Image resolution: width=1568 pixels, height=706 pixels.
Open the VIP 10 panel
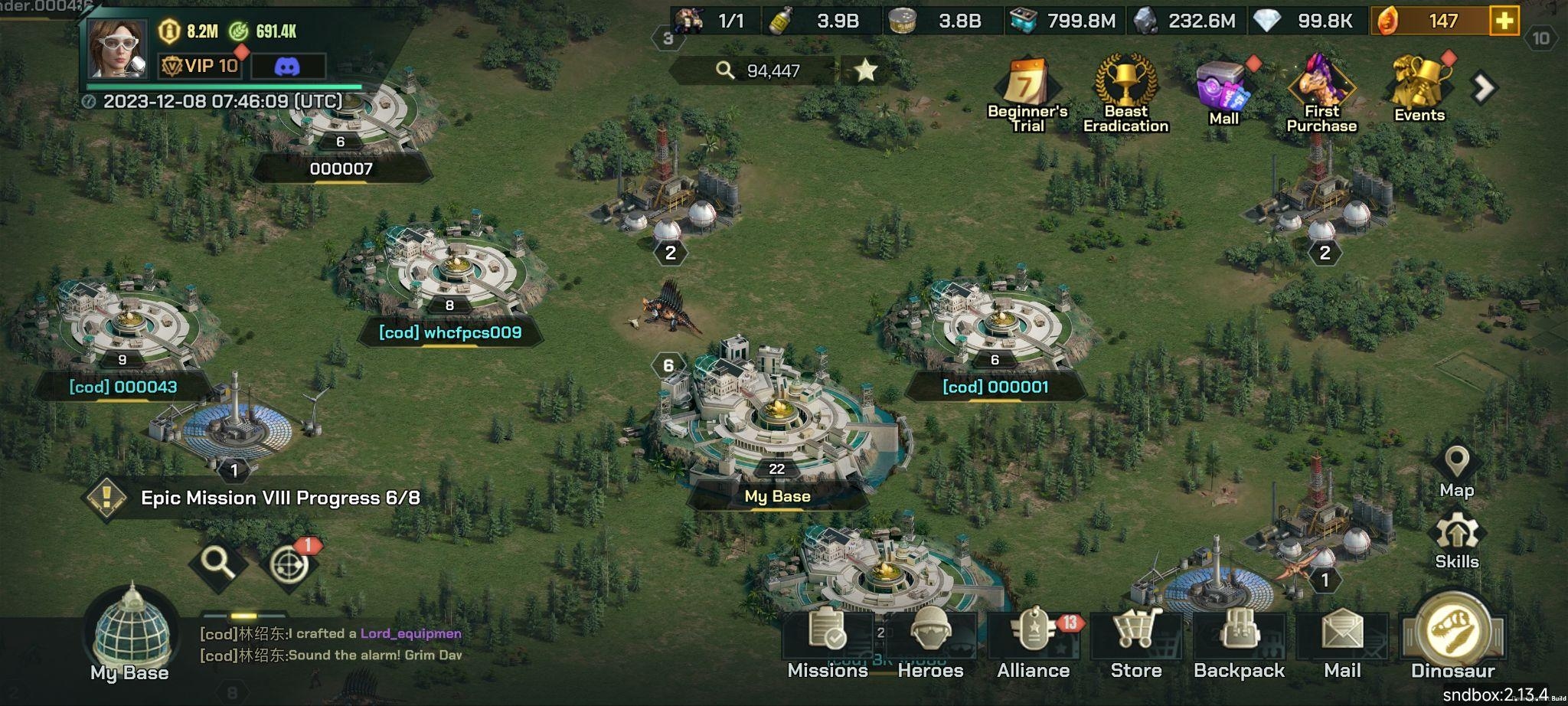click(x=201, y=66)
